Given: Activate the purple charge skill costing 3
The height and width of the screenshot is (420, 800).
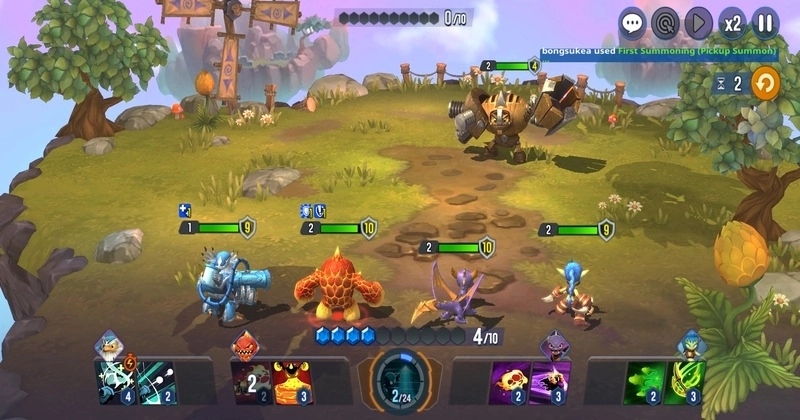Looking at the screenshot, I should (550, 383).
